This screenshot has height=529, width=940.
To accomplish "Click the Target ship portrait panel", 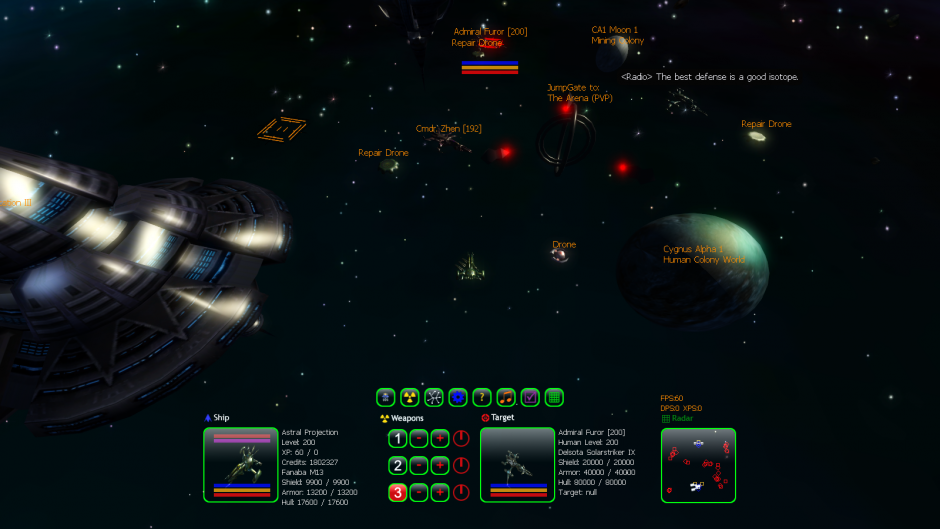I will pyautogui.click(x=517, y=464).
